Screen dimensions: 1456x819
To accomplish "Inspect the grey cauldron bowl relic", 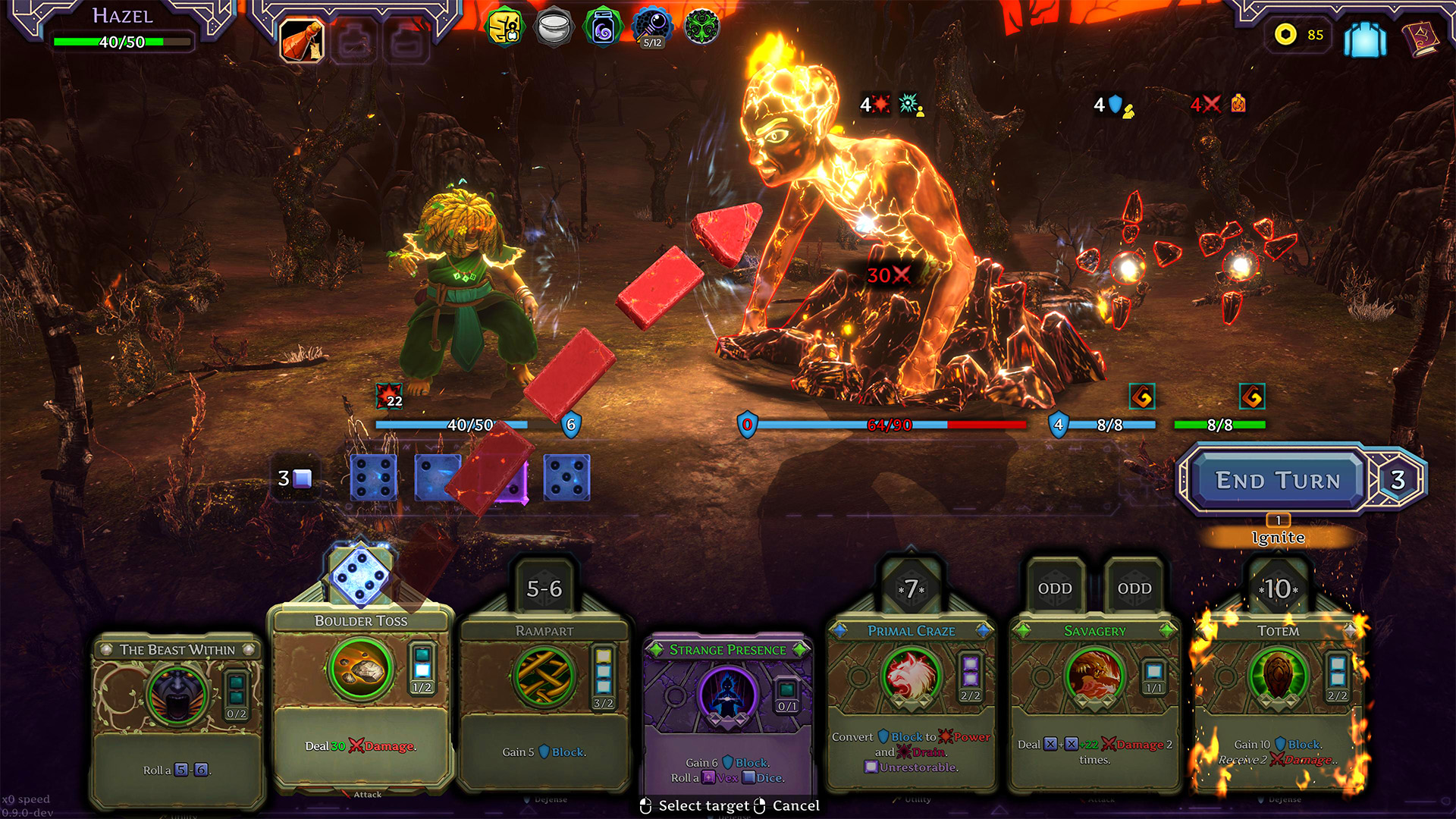I will coord(554,28).
